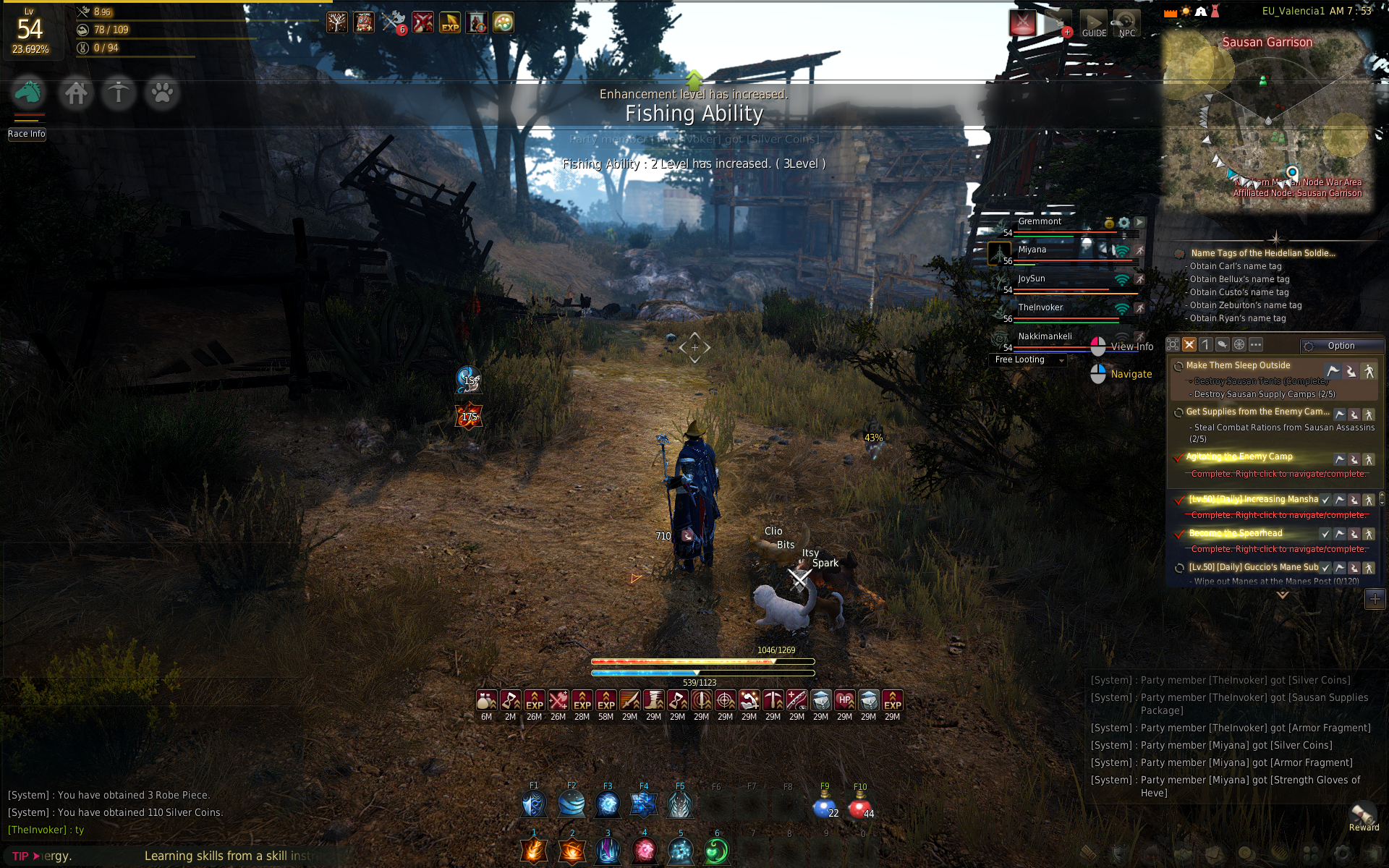
Task: Select party member Miyana
Action: tap(1032, 250)
